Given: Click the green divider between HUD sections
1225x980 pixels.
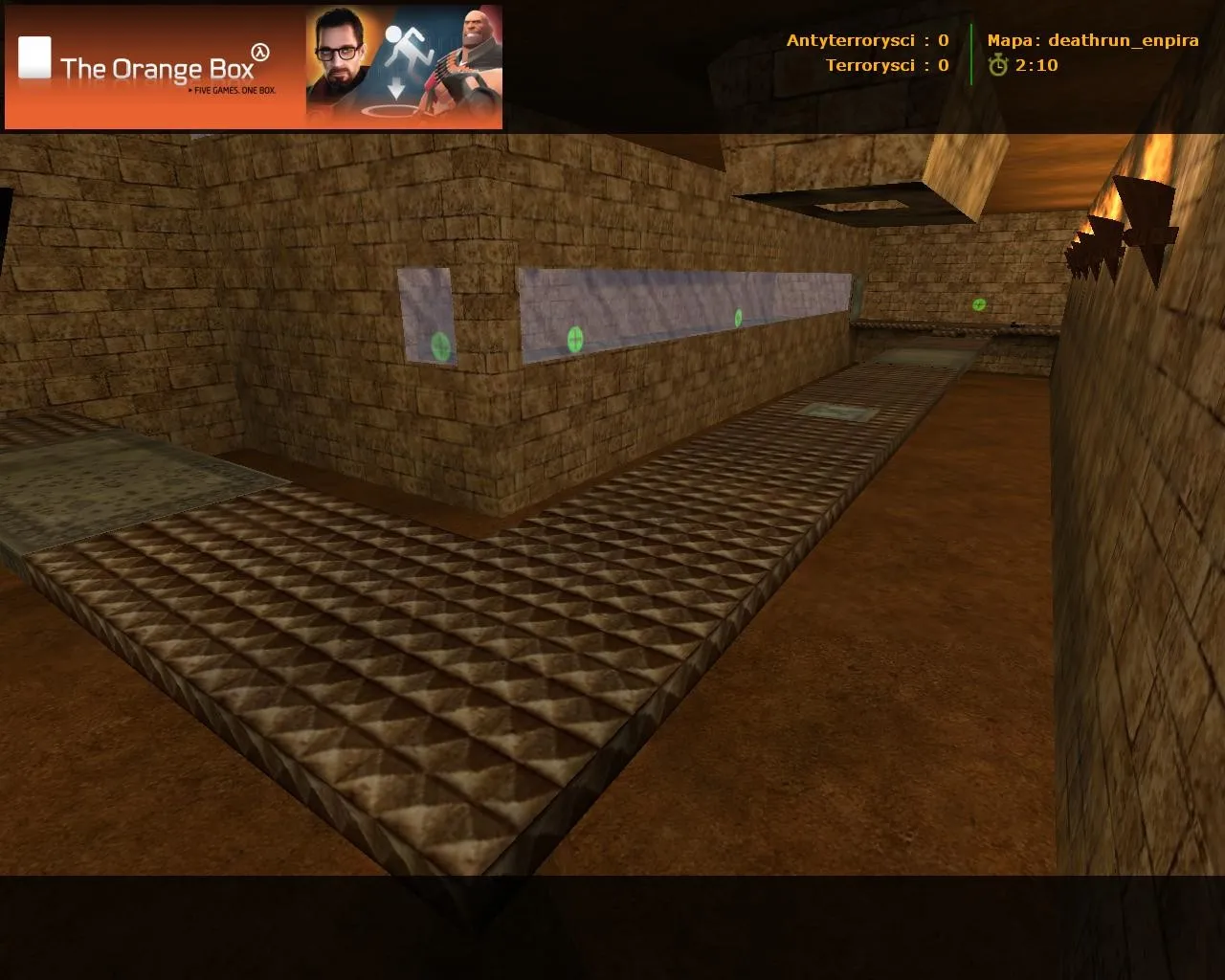Looking at the screenshot, I should [969, 53].
